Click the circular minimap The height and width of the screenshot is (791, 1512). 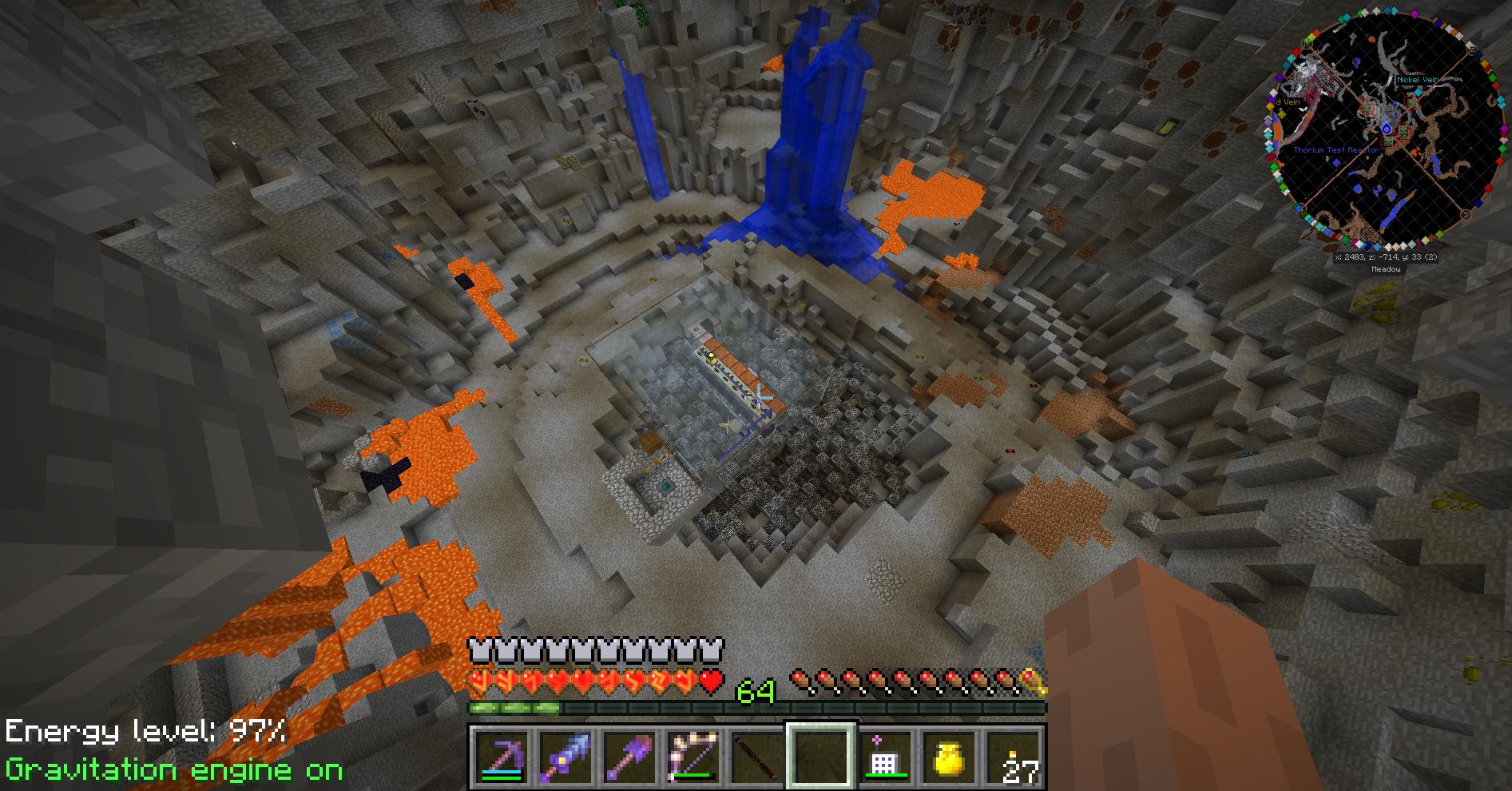coord(1386,136)
